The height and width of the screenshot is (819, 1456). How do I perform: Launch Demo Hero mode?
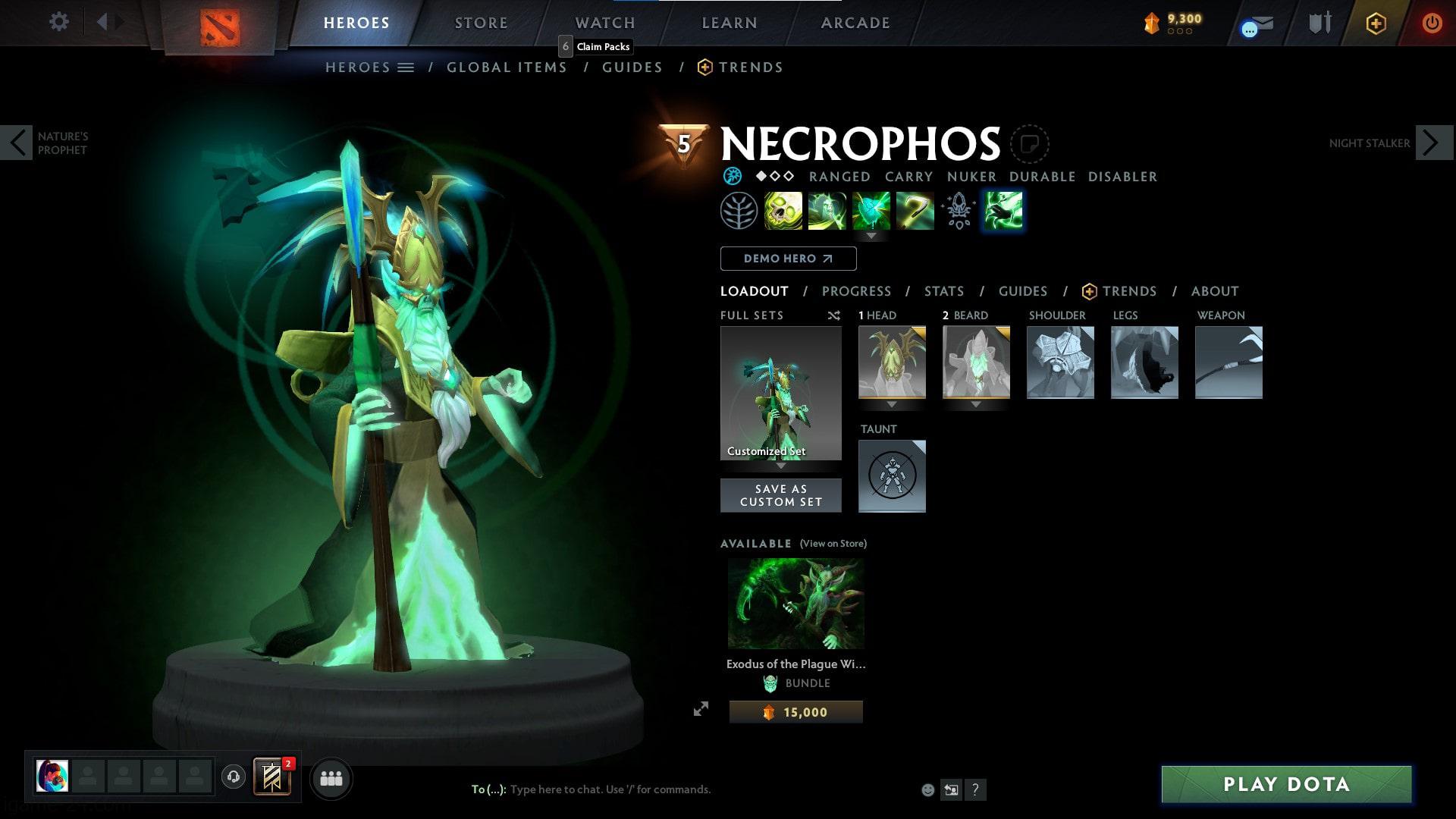coord(788,259)
